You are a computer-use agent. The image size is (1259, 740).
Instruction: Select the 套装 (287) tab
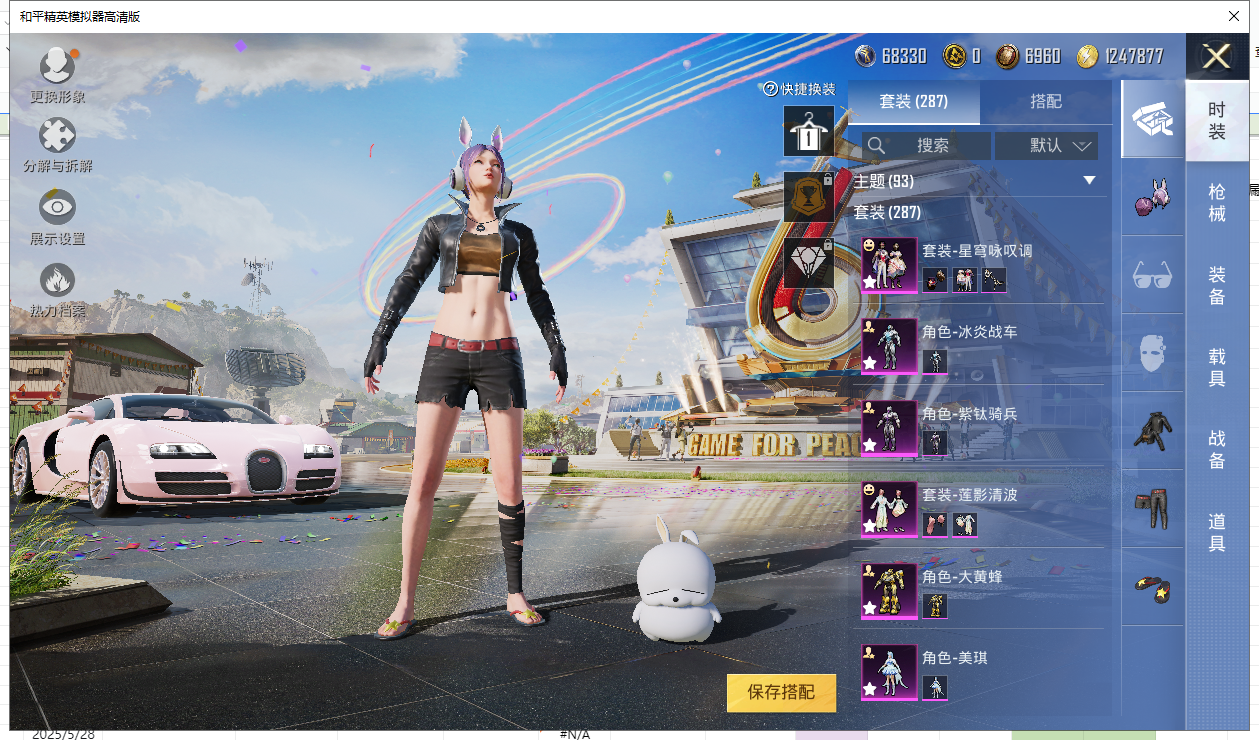(913, 102)
